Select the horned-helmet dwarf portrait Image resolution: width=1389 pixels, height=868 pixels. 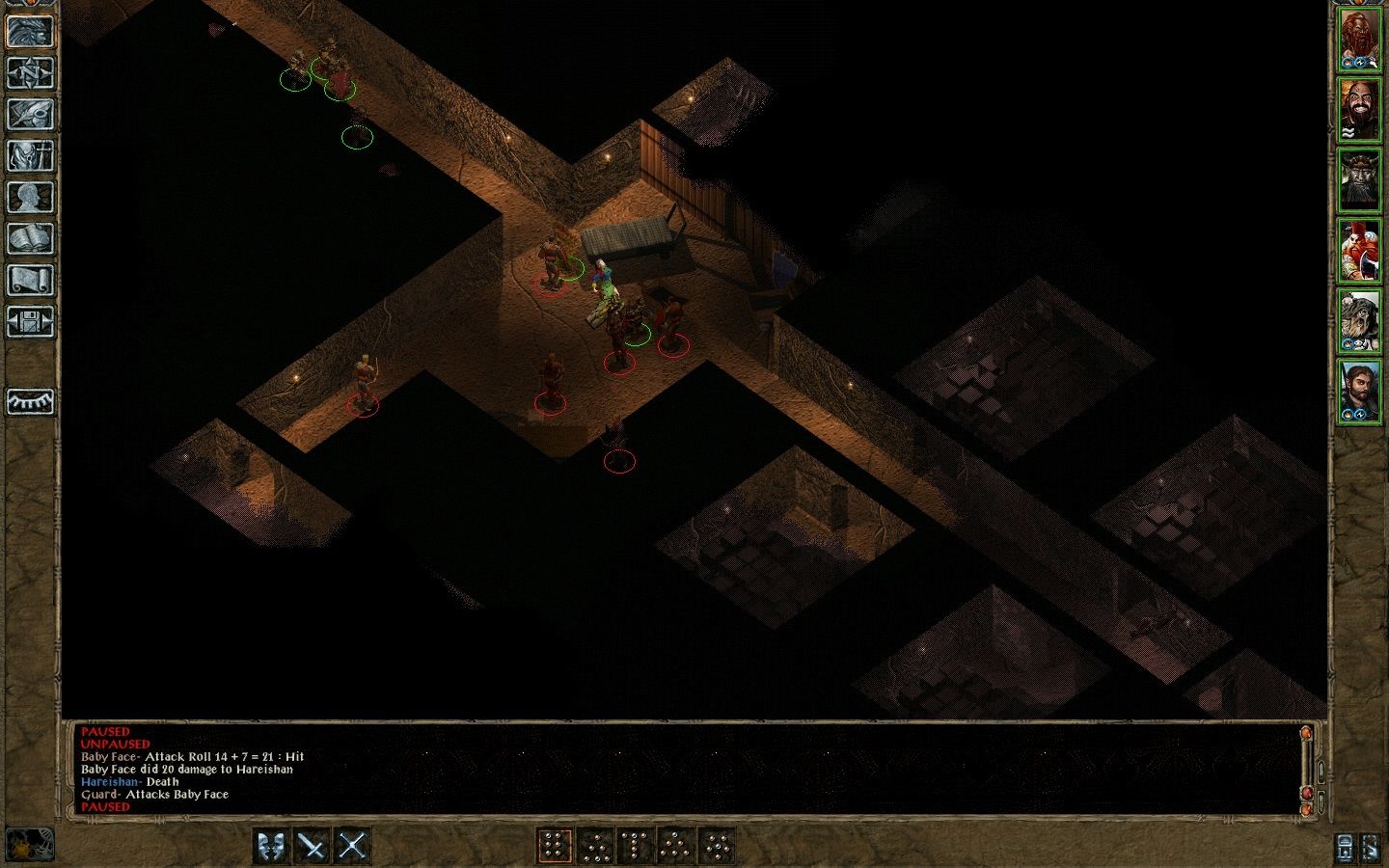coord(1359,179)
